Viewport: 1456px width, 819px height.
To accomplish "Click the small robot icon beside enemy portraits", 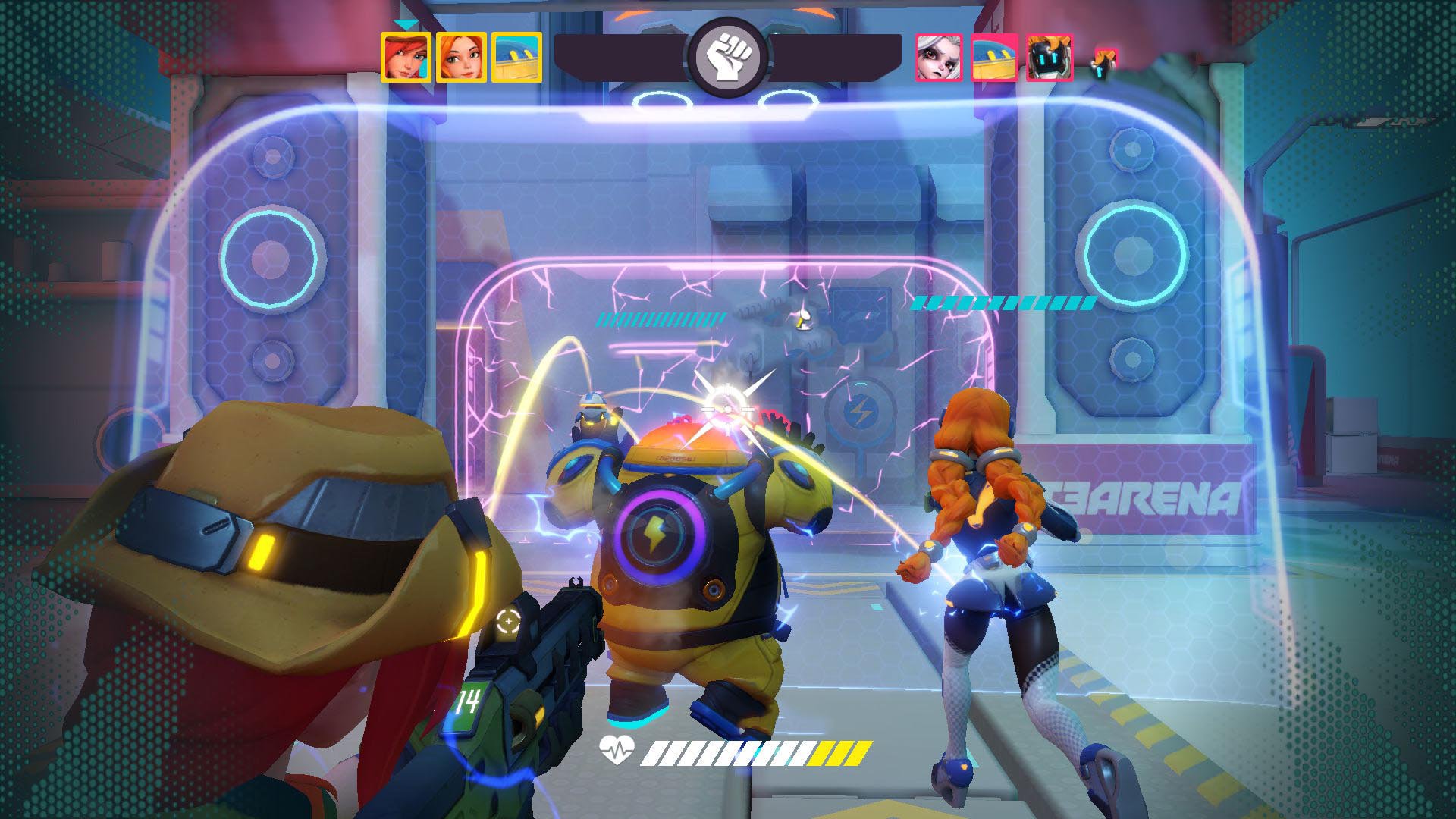I will [1105, 62].
